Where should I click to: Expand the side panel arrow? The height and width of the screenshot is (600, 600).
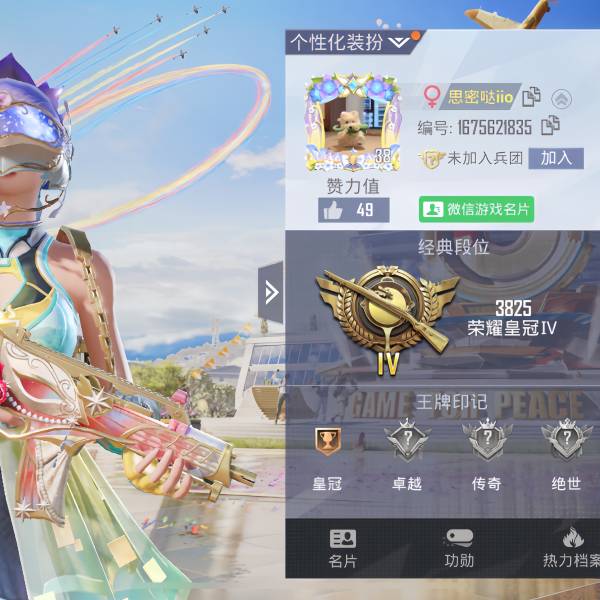pos(270,292)
